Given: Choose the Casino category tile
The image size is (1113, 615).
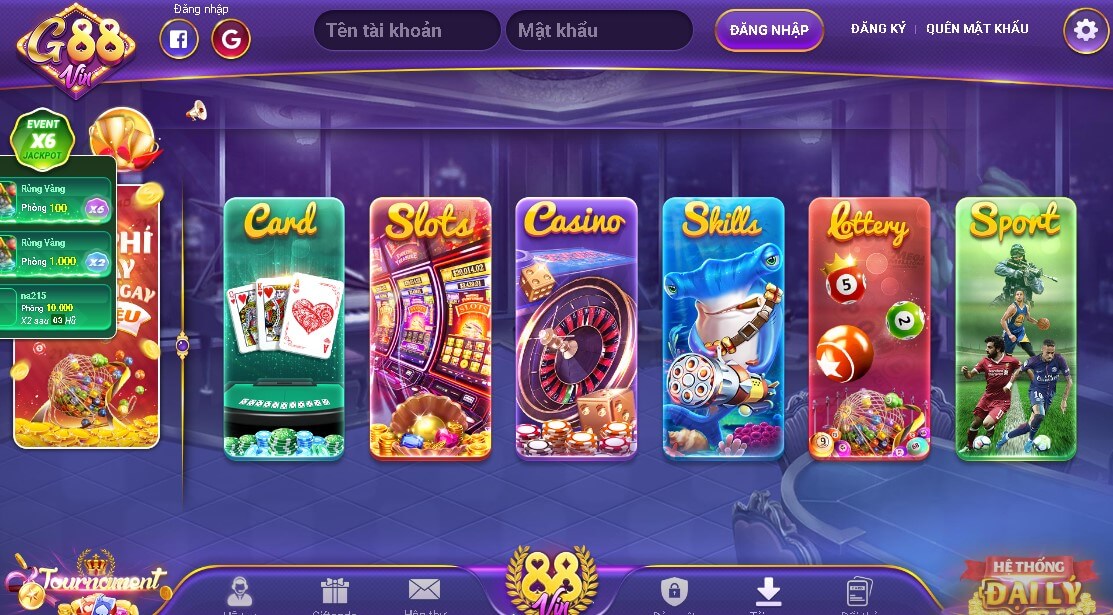Looking at the screenshot, I should pos(576,328).
